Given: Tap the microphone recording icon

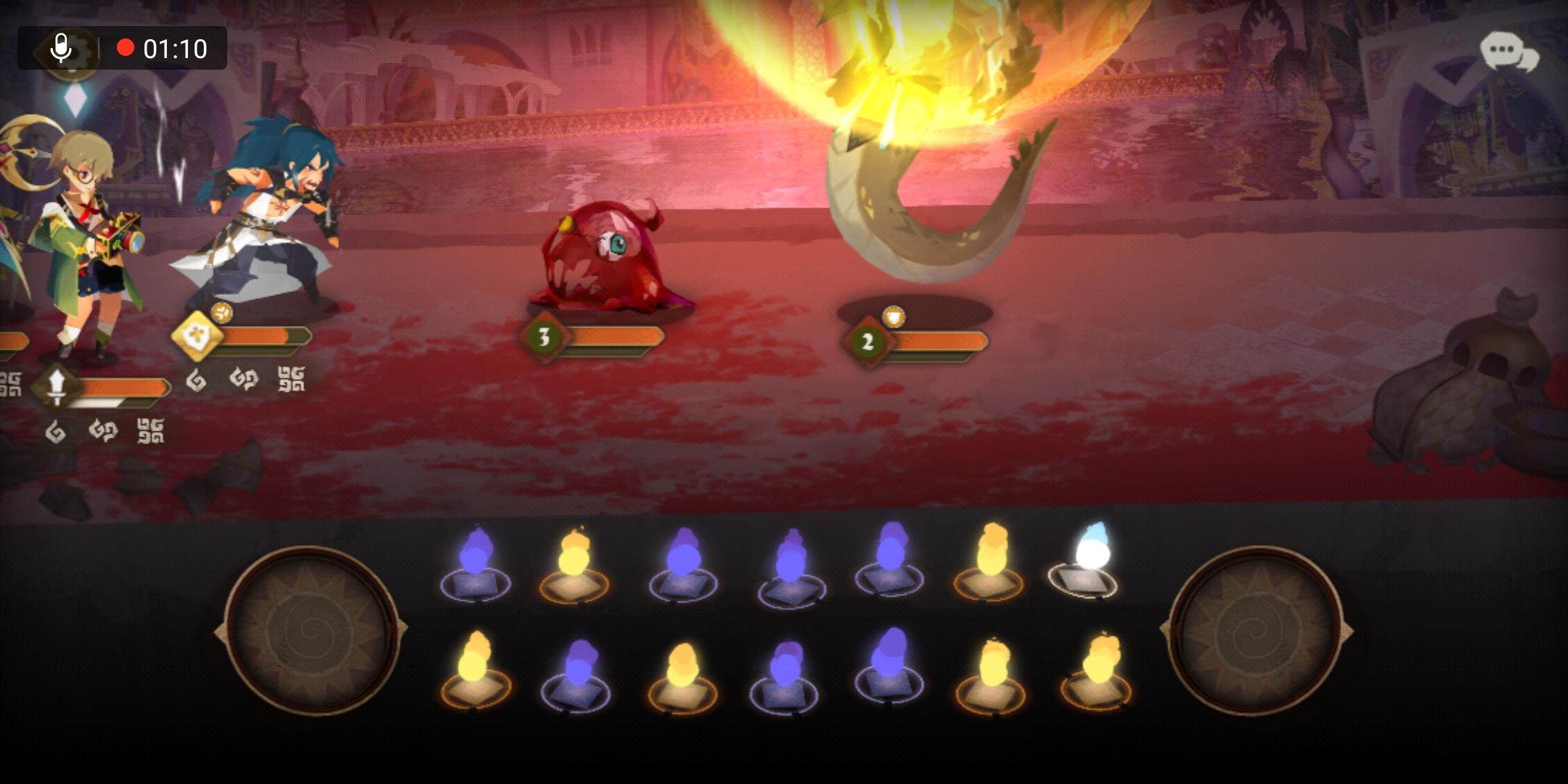Looking at the screenshot, I should (62, 49).
